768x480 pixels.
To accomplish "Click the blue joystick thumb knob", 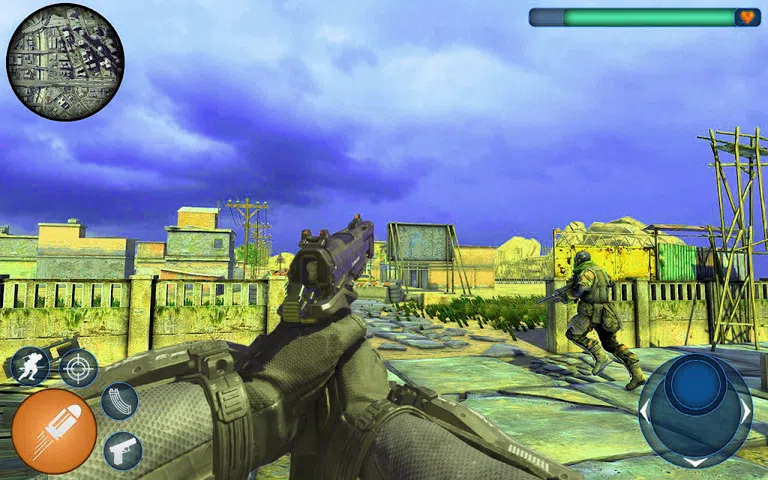I will tap(696, 385).
